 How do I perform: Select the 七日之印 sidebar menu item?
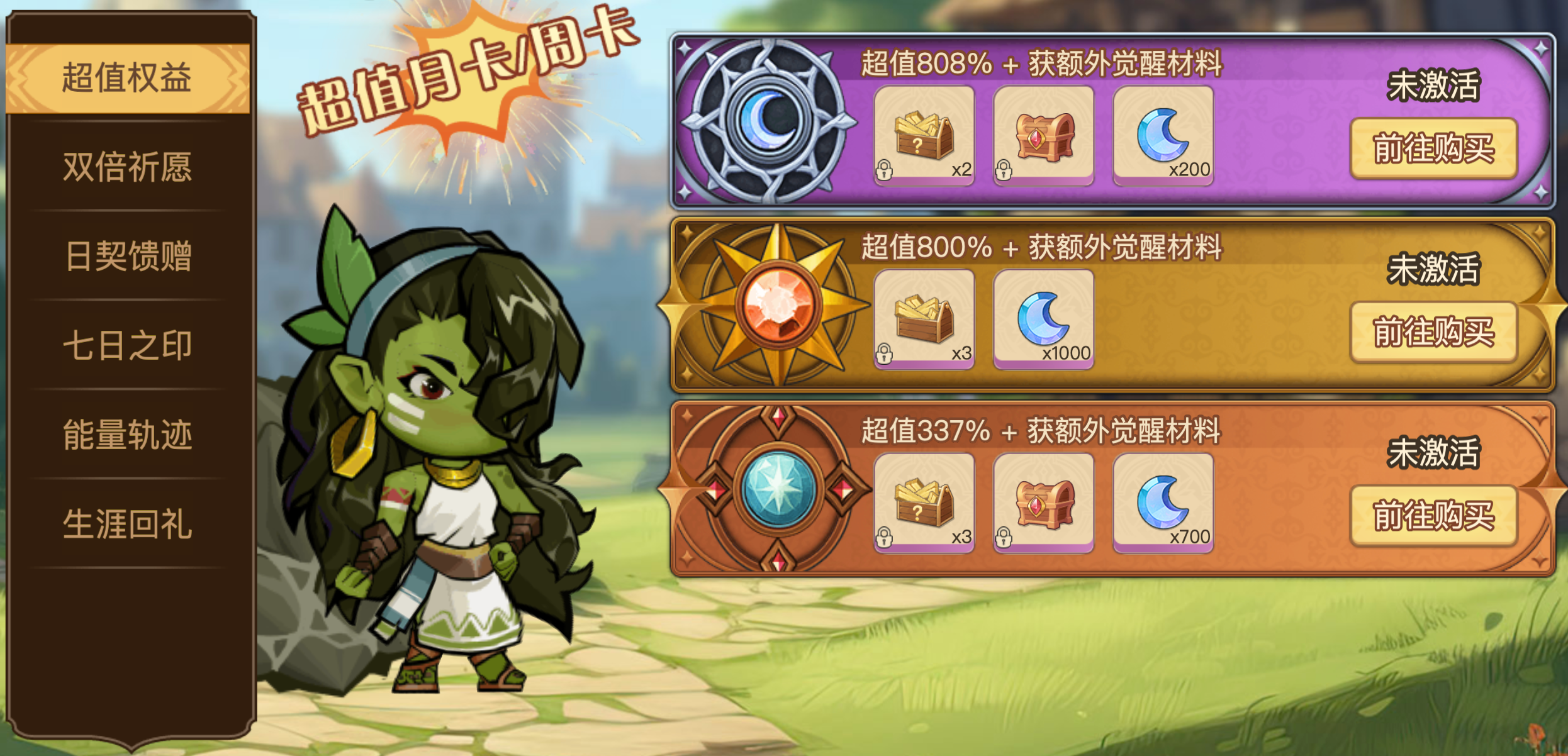click(129, 344)
